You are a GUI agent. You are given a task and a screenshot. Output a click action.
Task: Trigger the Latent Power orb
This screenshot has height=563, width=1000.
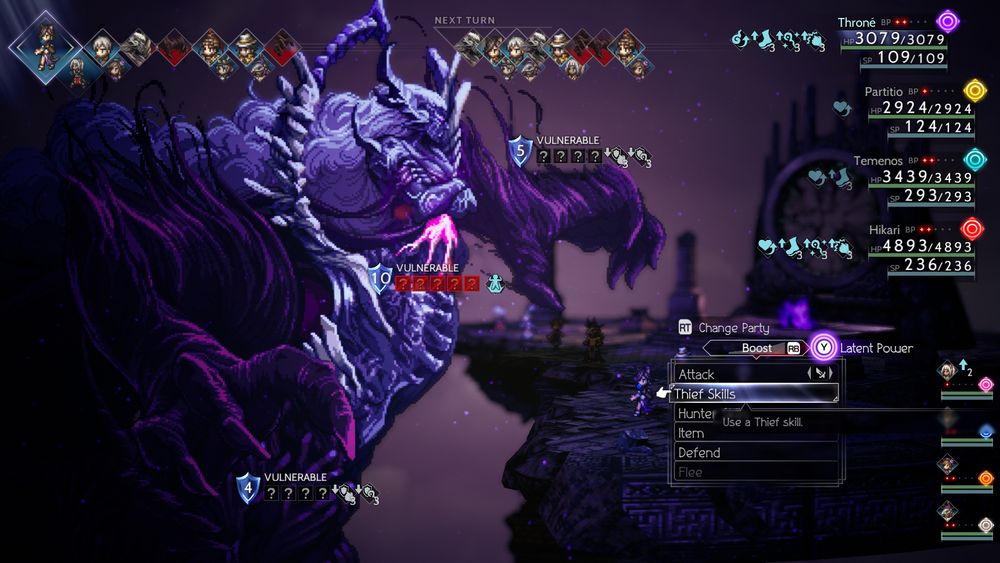tap(823, 348)
